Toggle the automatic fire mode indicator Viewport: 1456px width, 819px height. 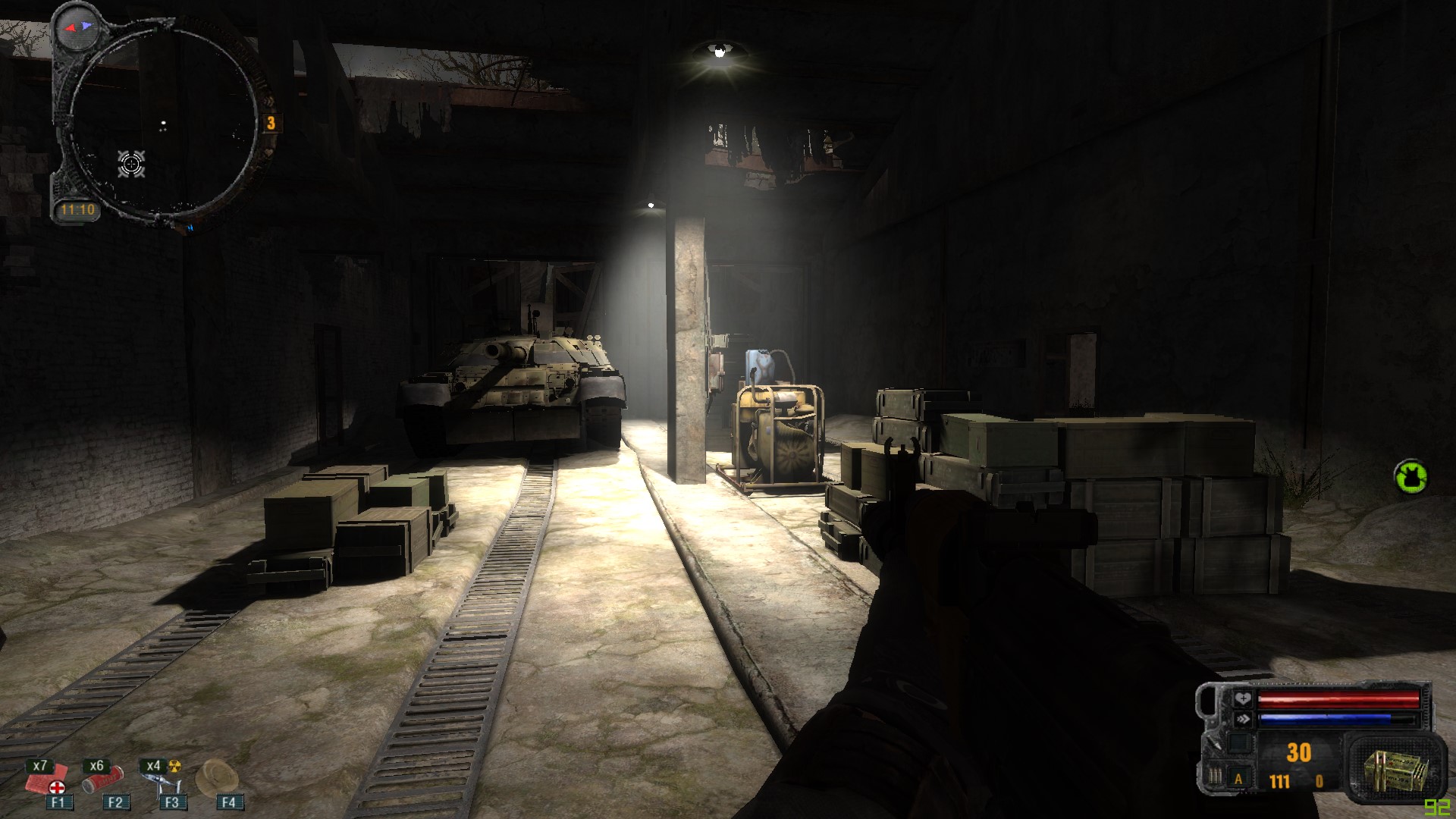(x=1239, y=779)
